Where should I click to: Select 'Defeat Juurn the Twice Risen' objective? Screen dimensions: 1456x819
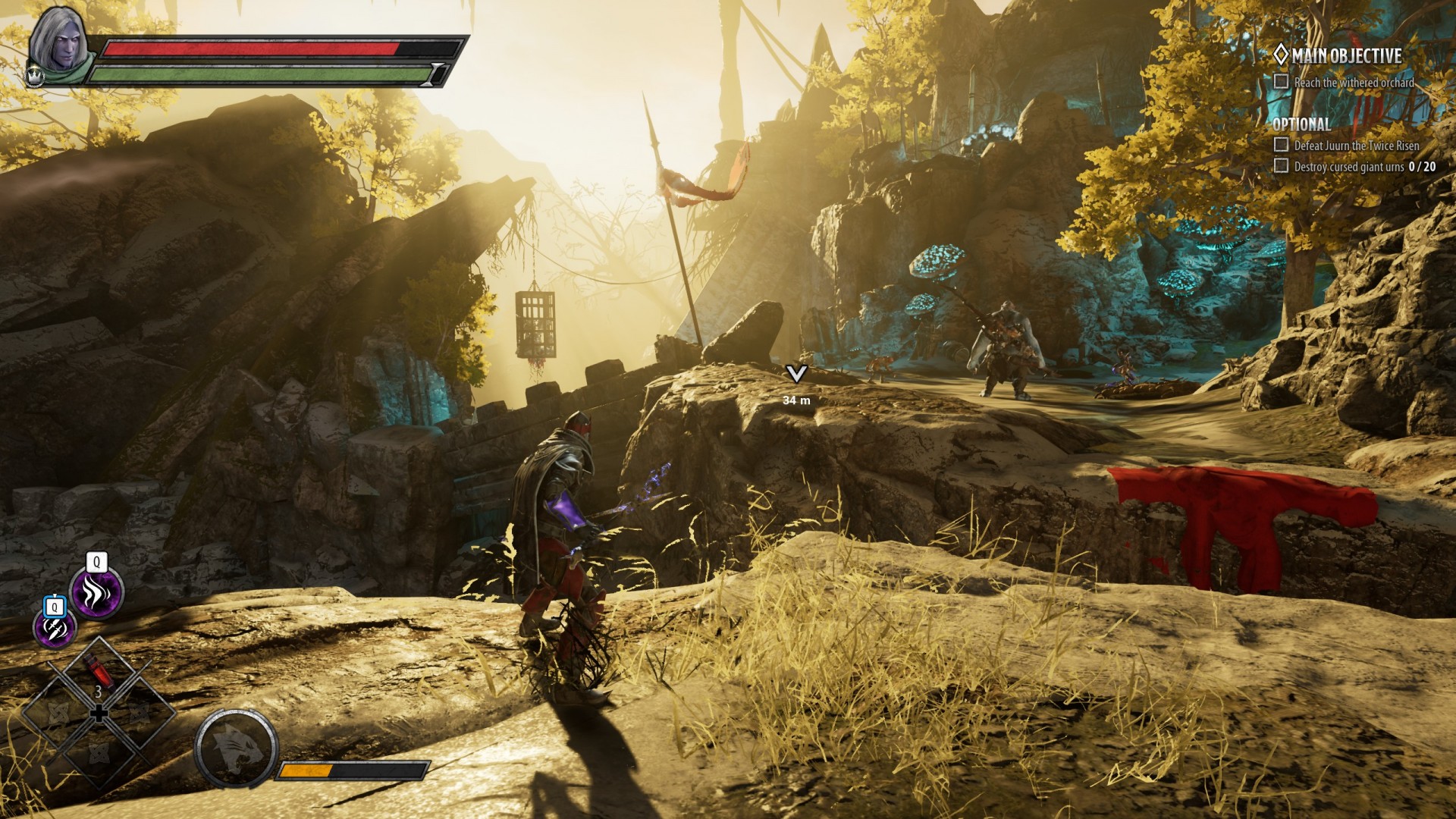[1356, 145]
